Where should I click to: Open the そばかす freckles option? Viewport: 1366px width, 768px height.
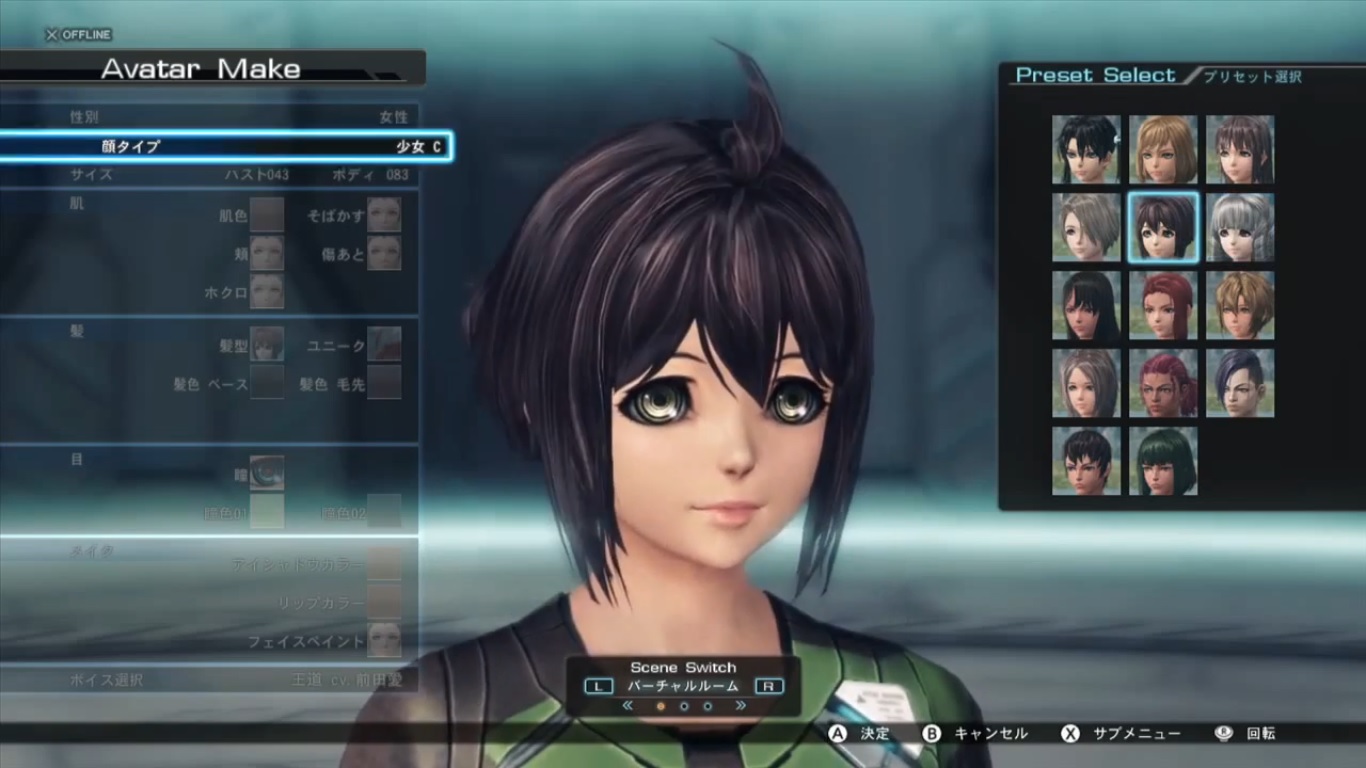pyautogui.click(x=384, y=214)
